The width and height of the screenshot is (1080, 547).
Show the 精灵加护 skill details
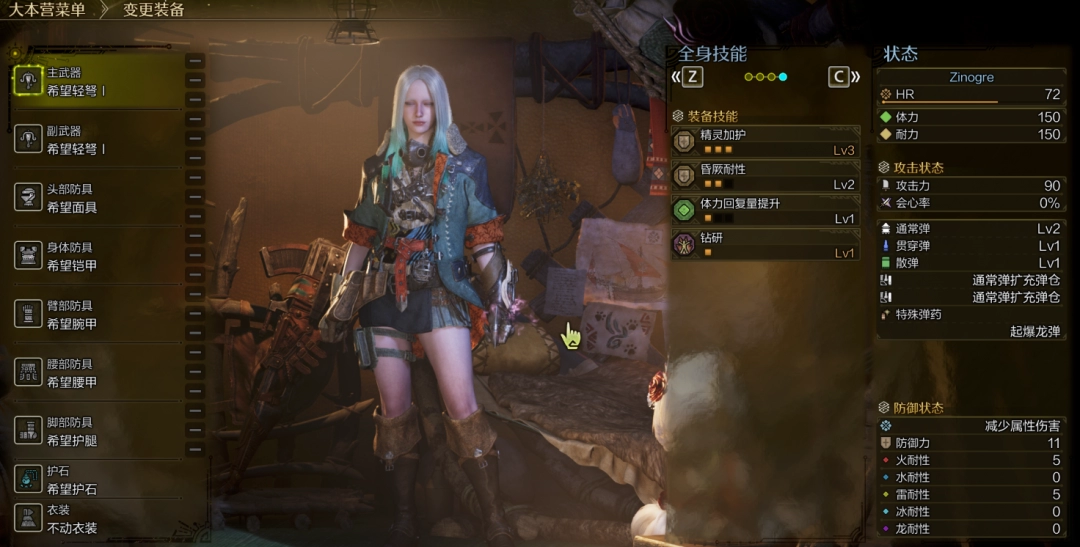[766, 142]
